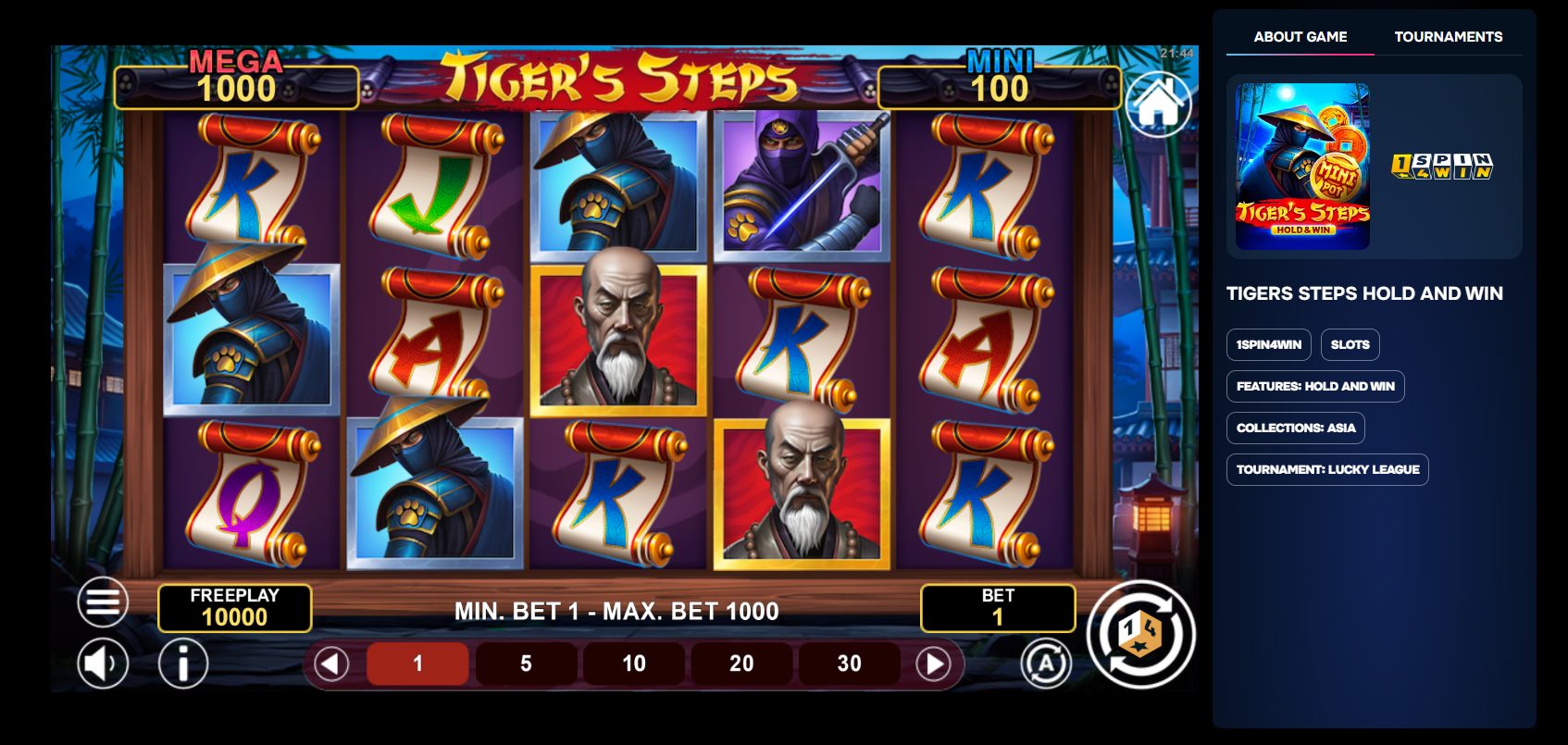Open the hamburger menu
Viewport: 1568px width, 745px height.
[103, 602]
